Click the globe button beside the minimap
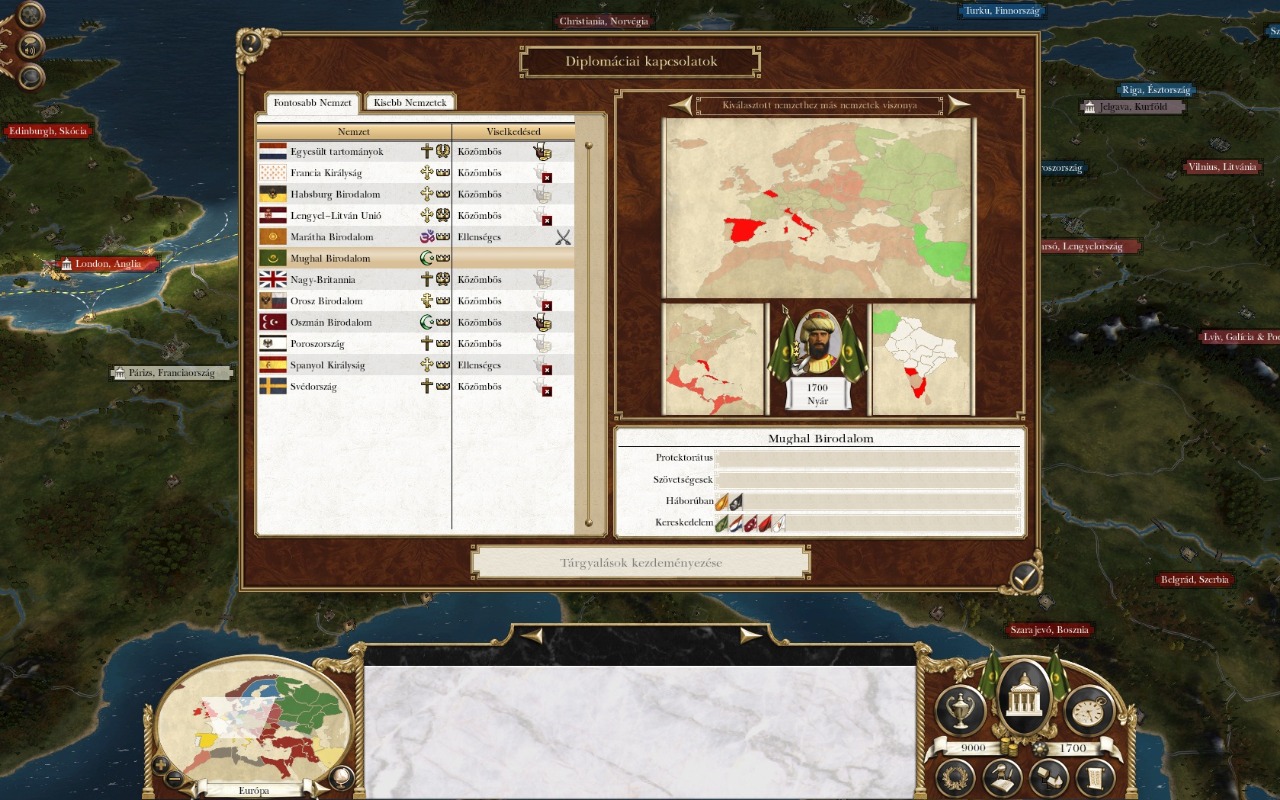 341,776
